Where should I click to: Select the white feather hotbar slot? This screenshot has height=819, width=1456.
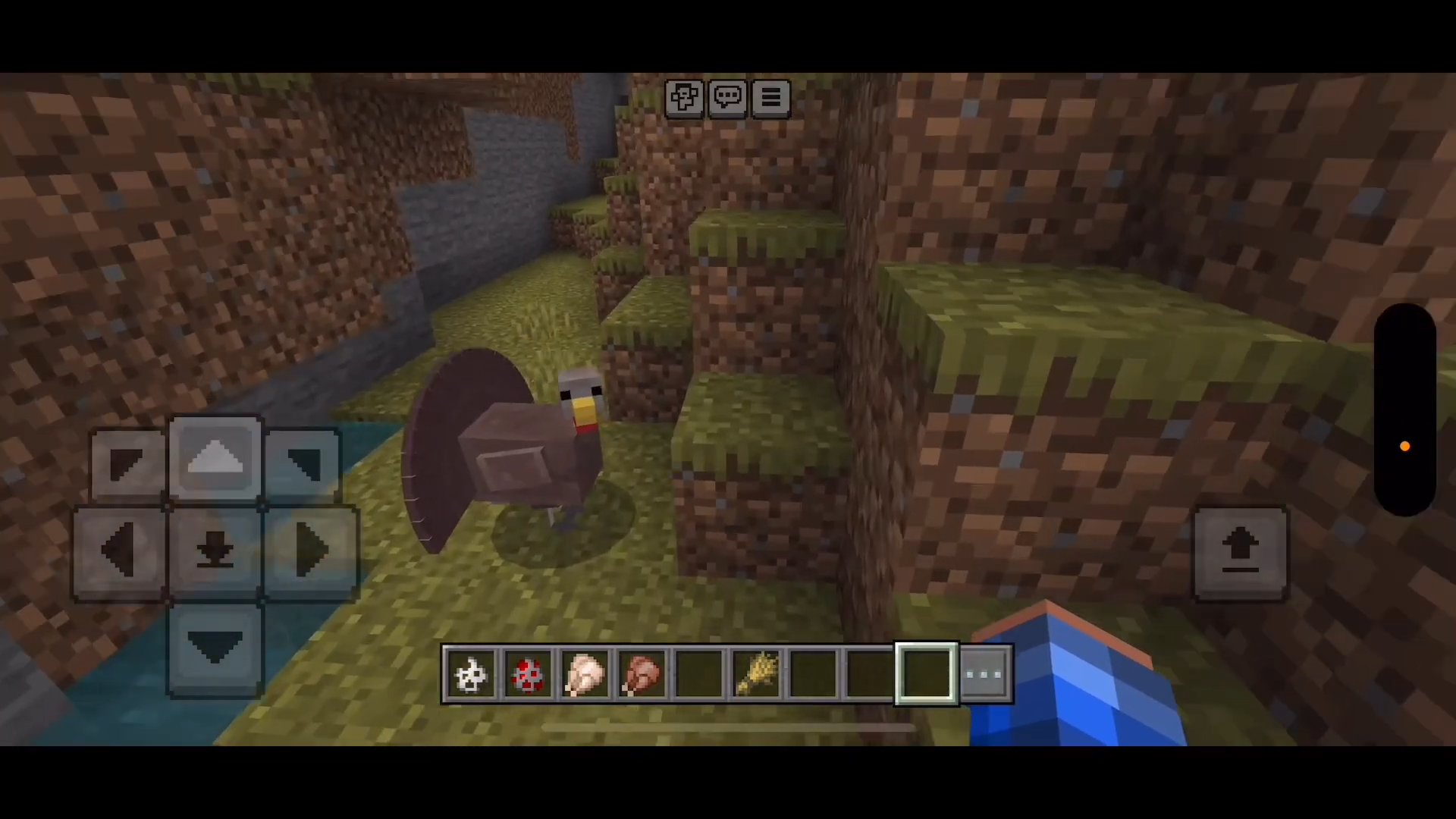470,674
